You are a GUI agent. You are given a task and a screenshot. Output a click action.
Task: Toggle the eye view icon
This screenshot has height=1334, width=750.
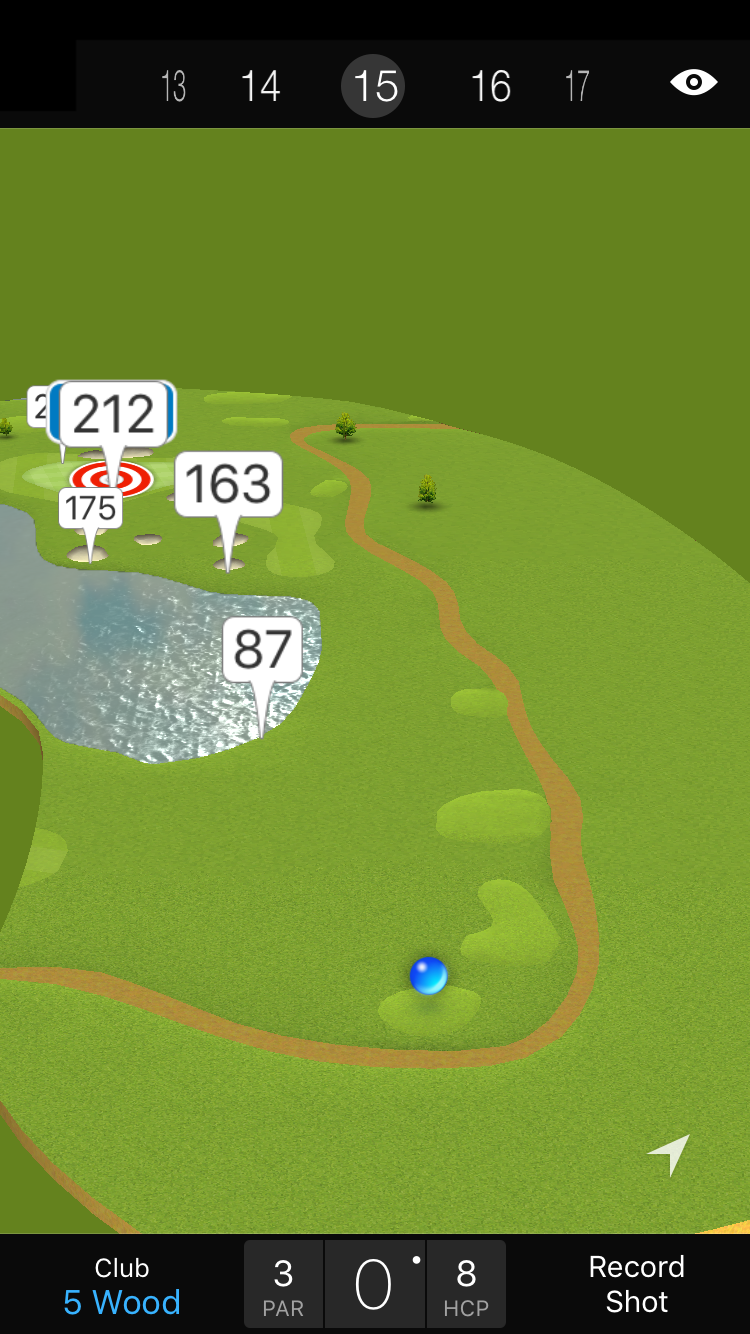(693, 82)
